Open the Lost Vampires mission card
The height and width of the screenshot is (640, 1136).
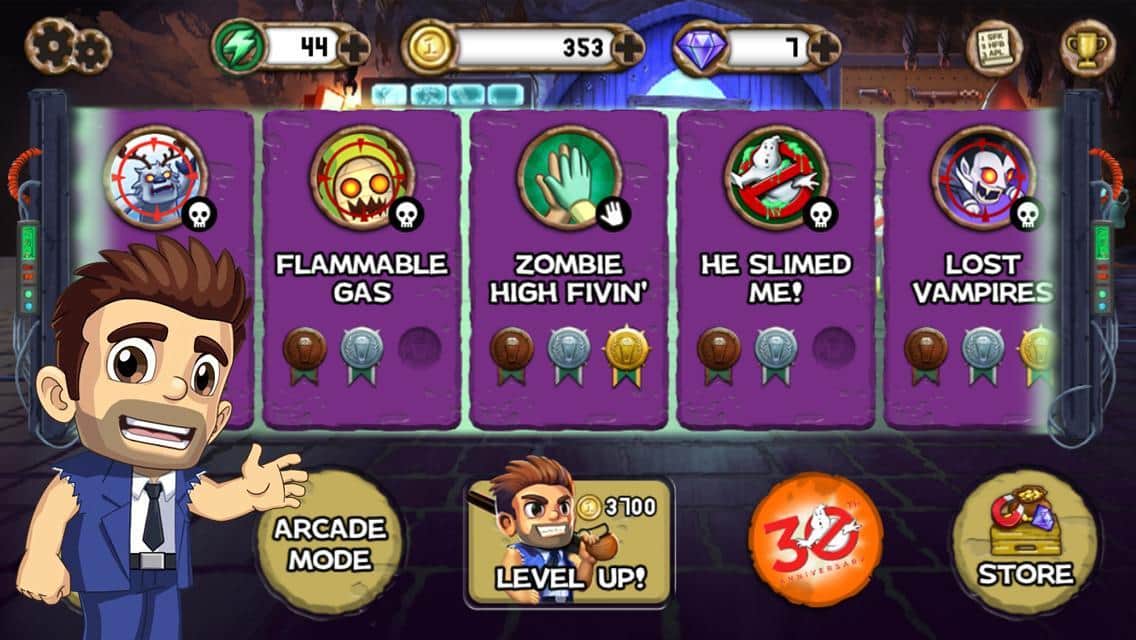[x=970, y=270]
